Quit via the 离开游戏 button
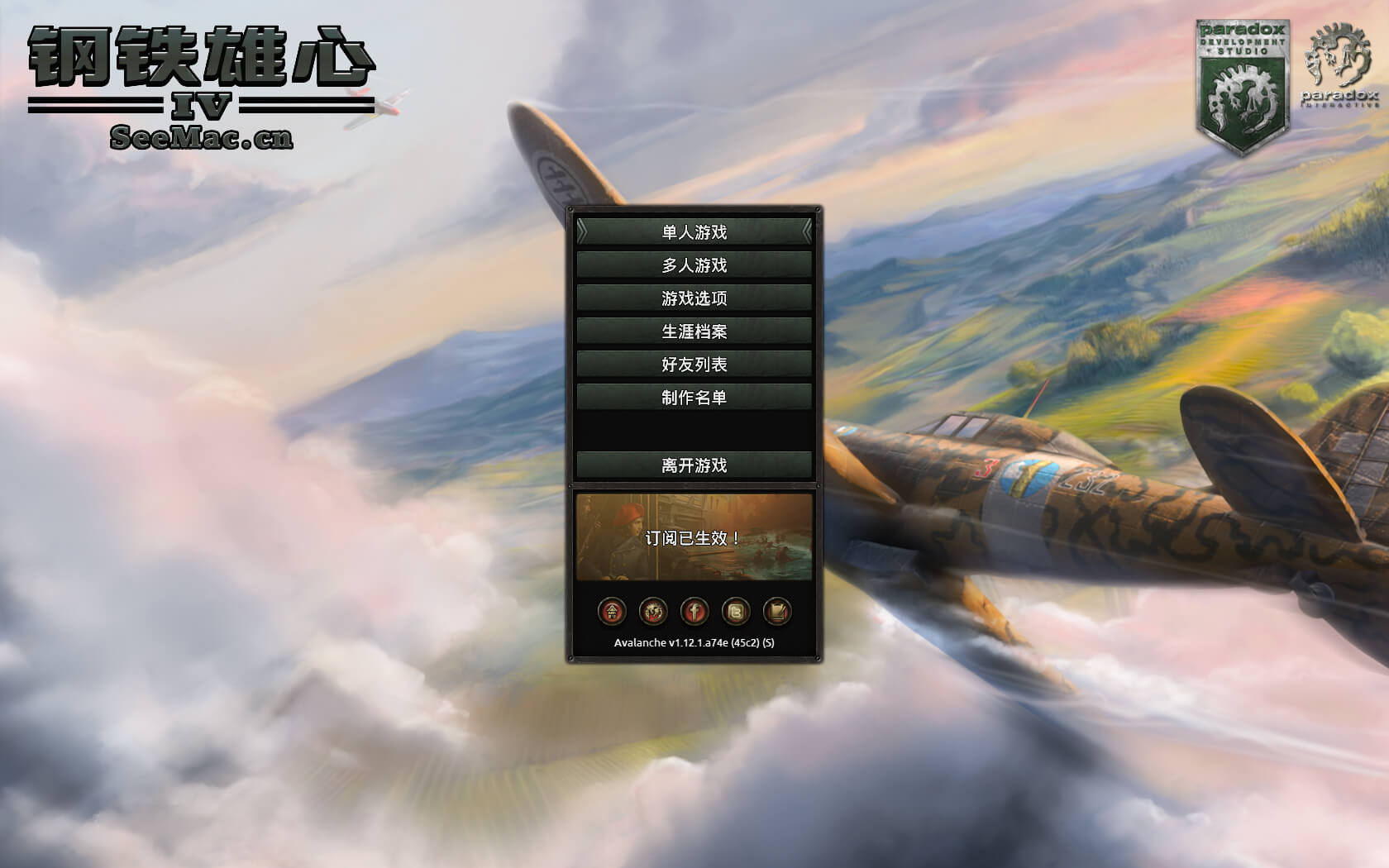The image size is (1389, 868). click(694, 466)
